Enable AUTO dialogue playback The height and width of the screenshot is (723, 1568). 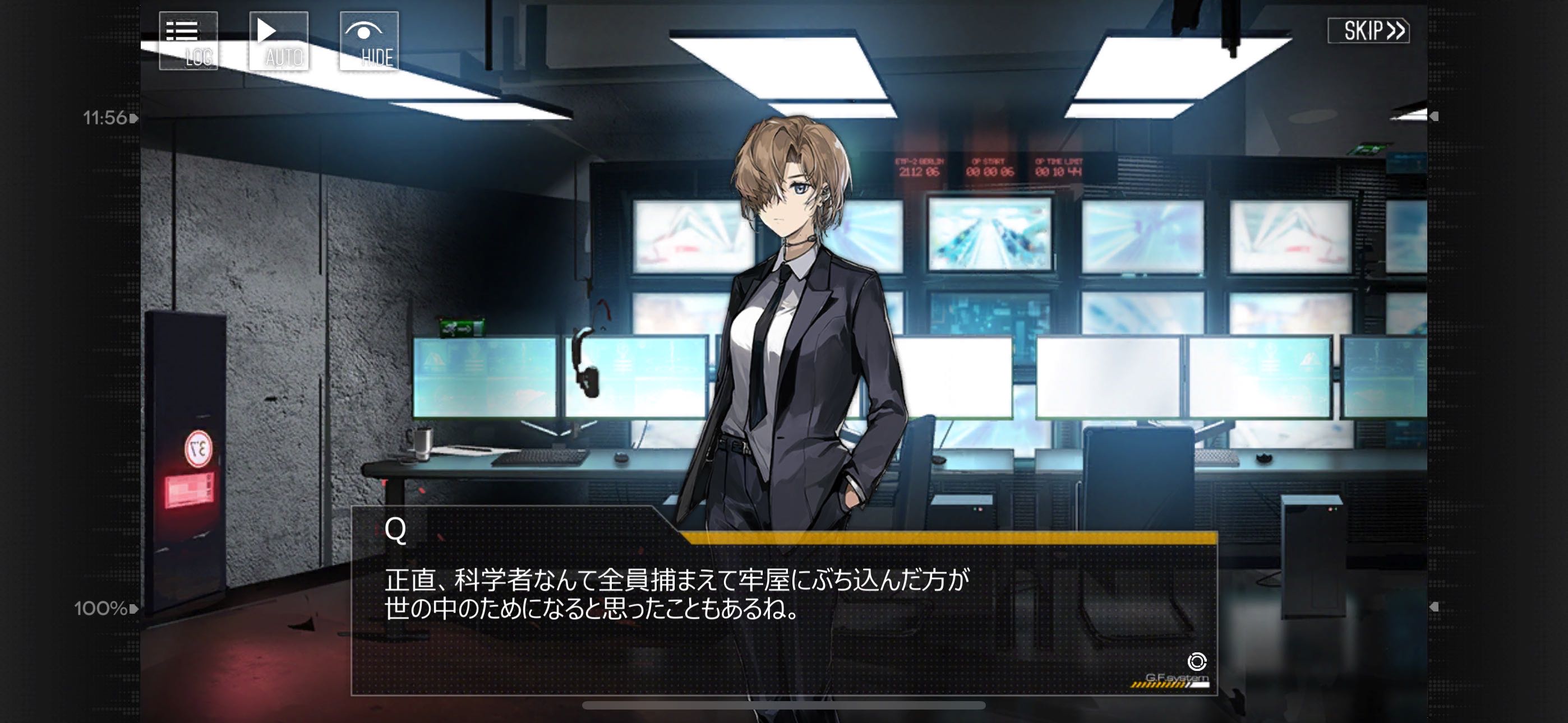click(278, 41)
